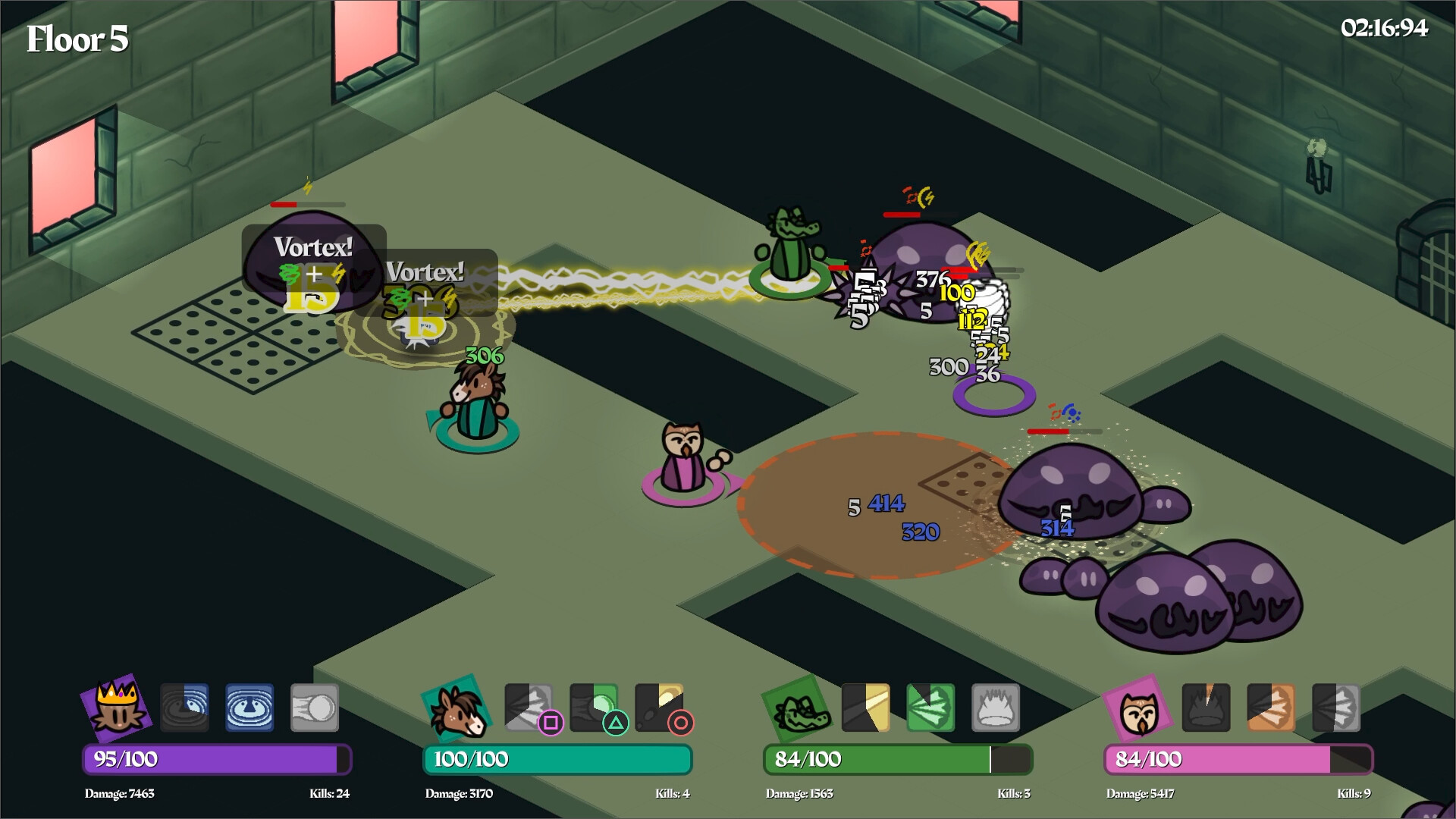The height and width of the screenshot is (819, 1456).
Task: Click the crocodile's gray spiky dome ability
Action: 996,708
